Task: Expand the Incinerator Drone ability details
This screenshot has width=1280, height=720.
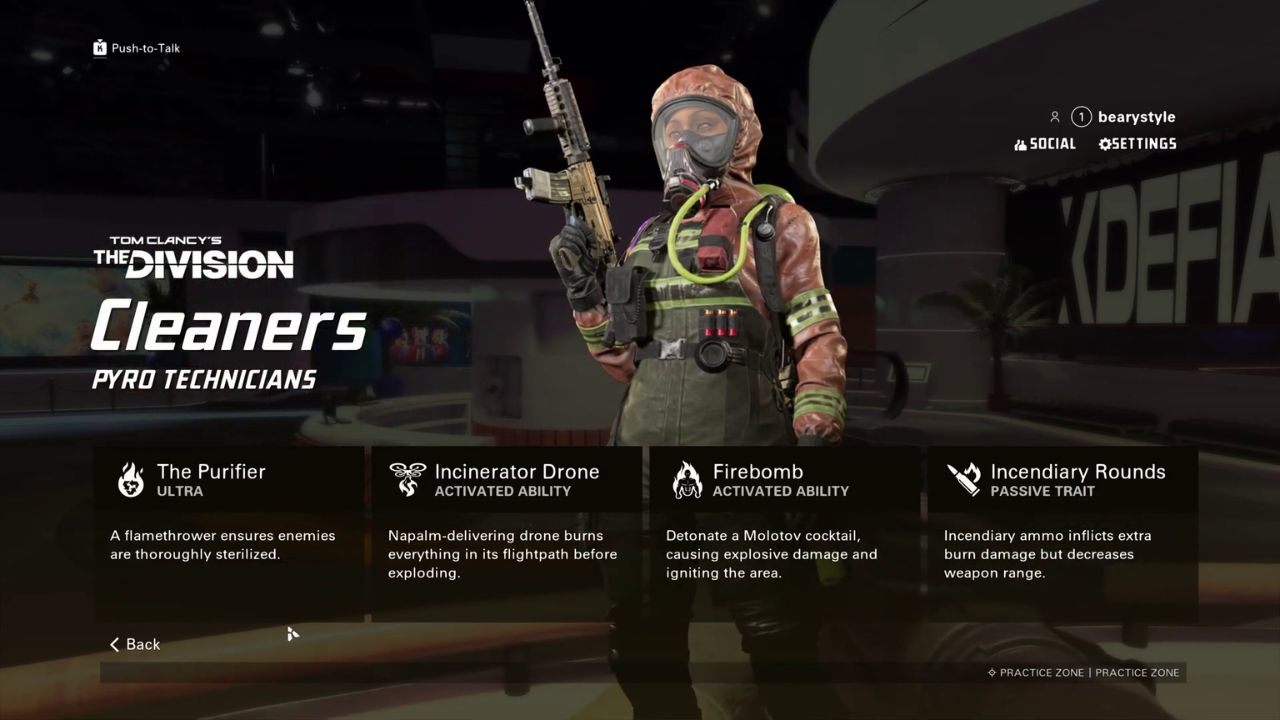Action: [x=506, y=535]
